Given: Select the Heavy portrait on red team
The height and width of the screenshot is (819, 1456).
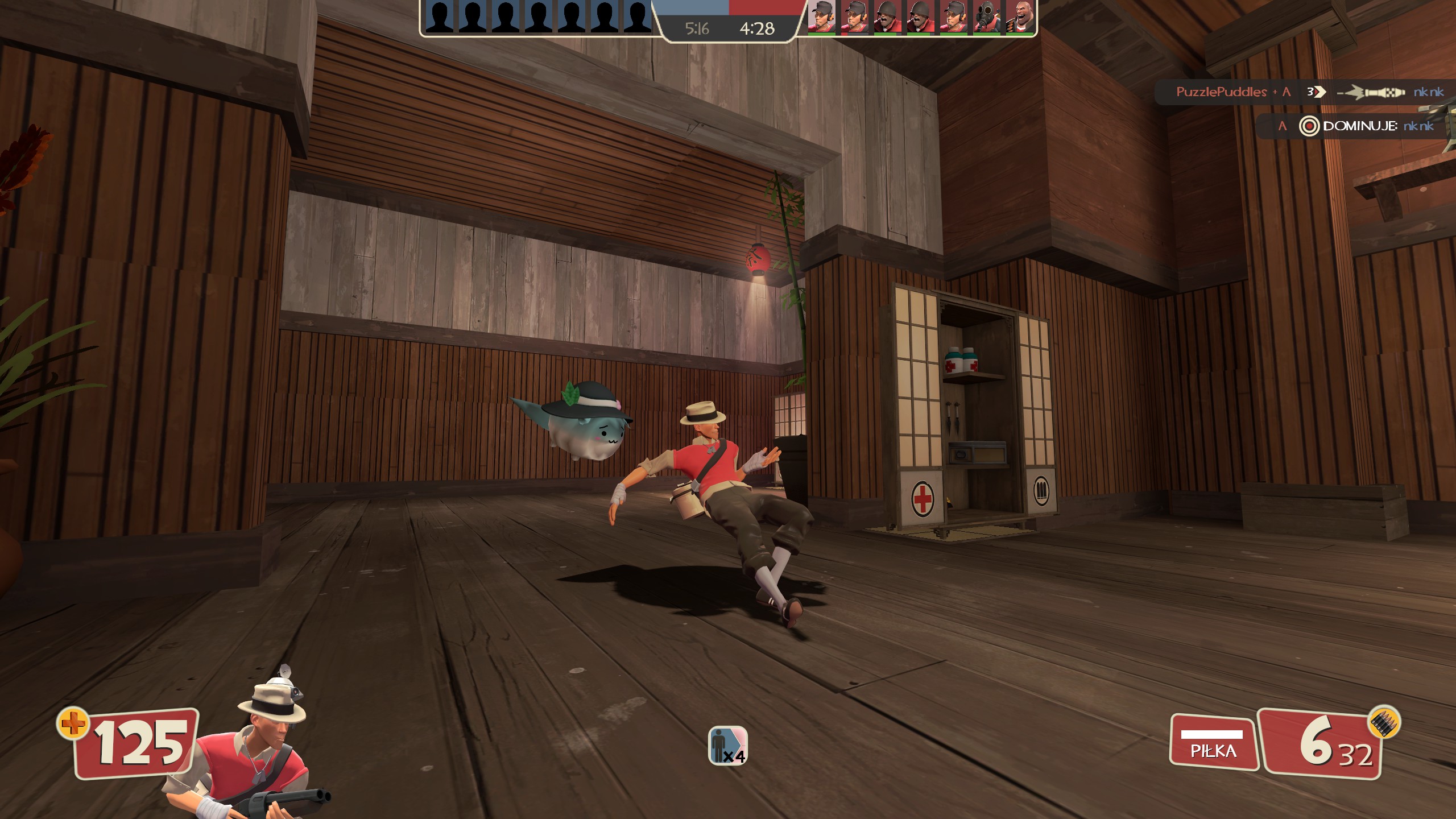Looking at the screenshot, I should coord(1019,17).
